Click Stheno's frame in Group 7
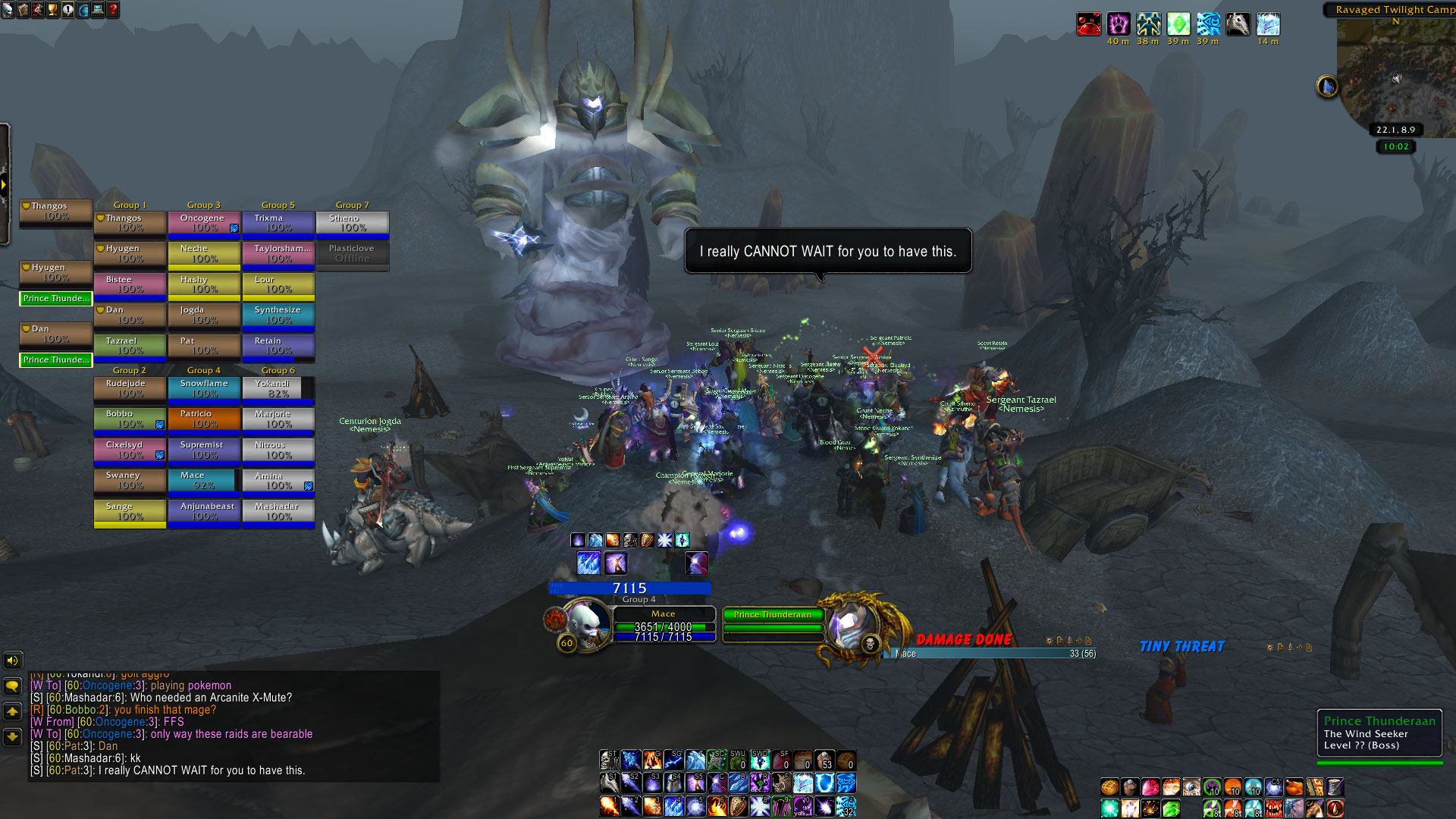 352,223
